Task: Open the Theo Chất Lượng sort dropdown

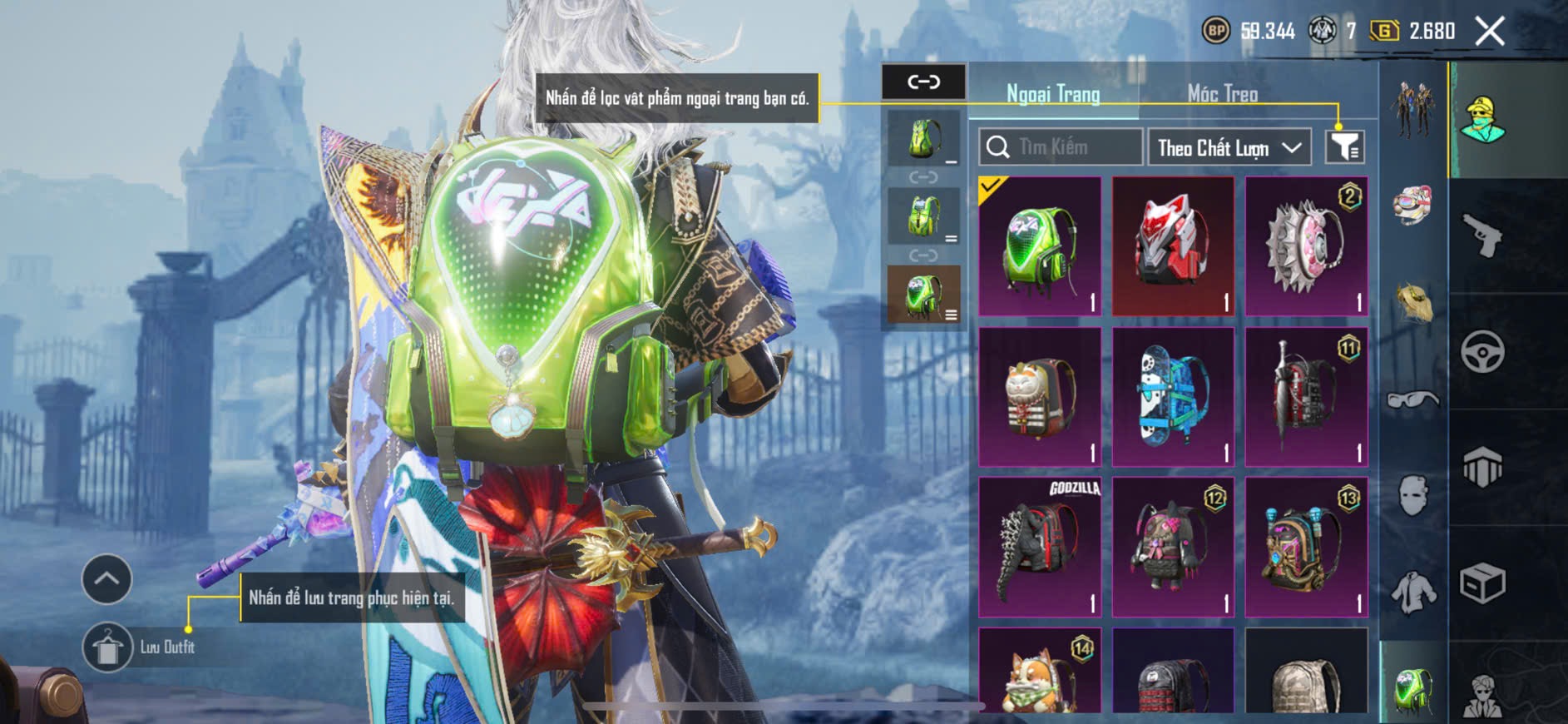Action: click(x=1229, y=148)
